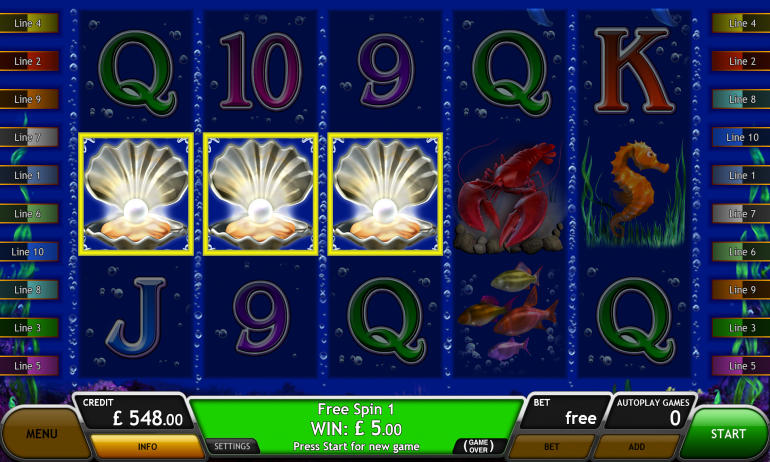Open the MENU button

41,434
